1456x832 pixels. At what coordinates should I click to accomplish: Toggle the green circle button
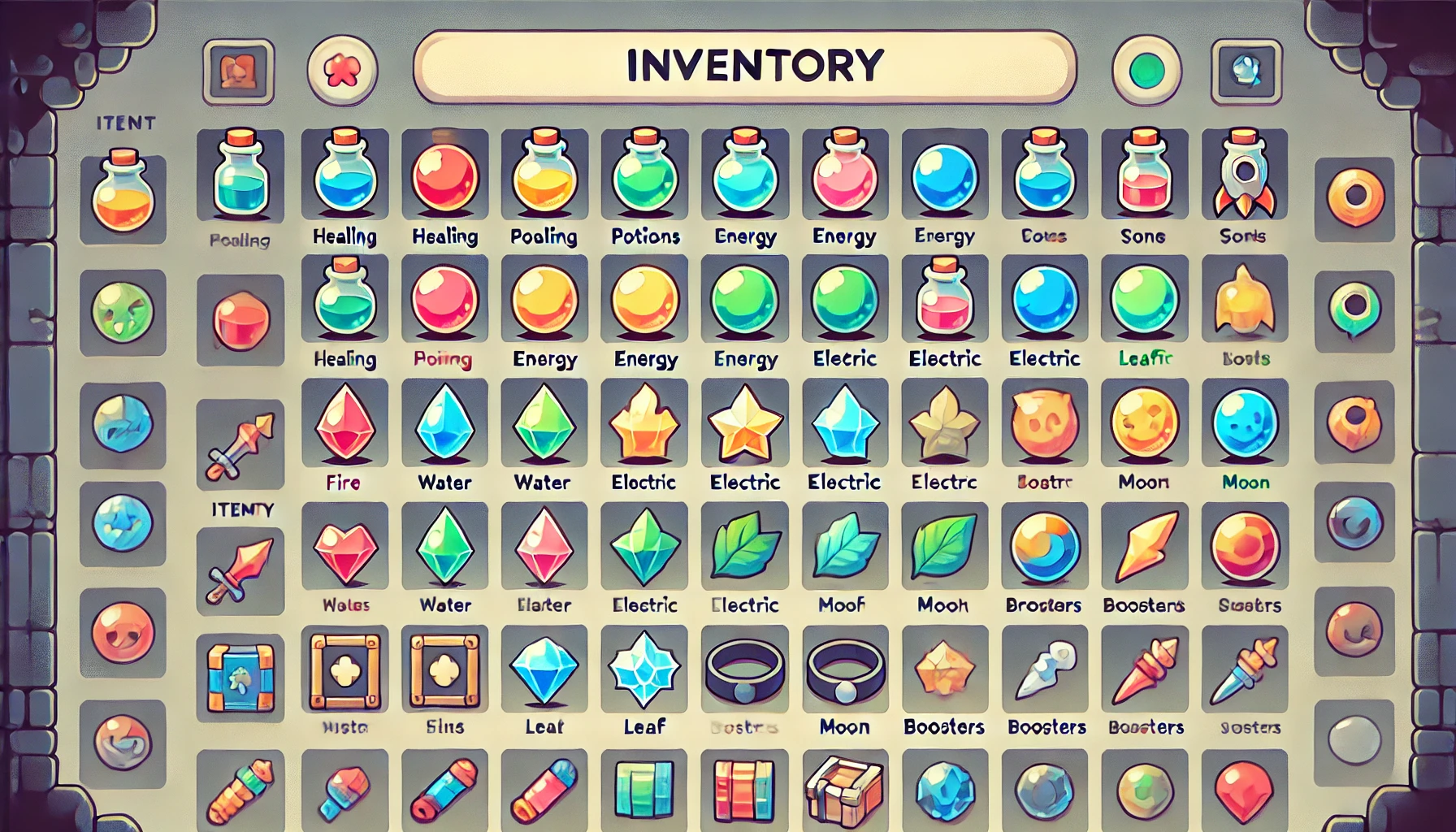1146,71
